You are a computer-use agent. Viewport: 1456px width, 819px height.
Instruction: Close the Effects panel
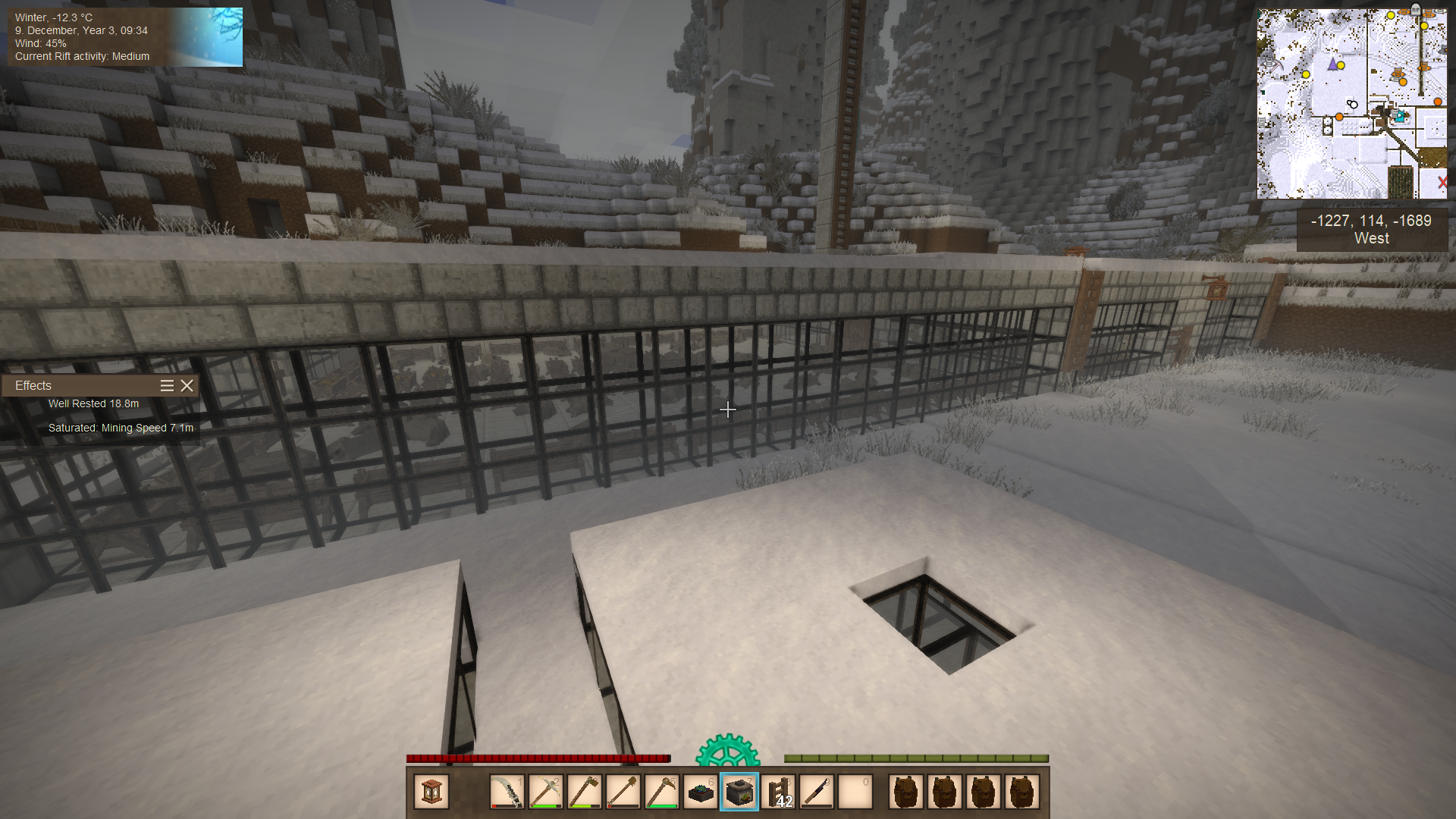187,386
